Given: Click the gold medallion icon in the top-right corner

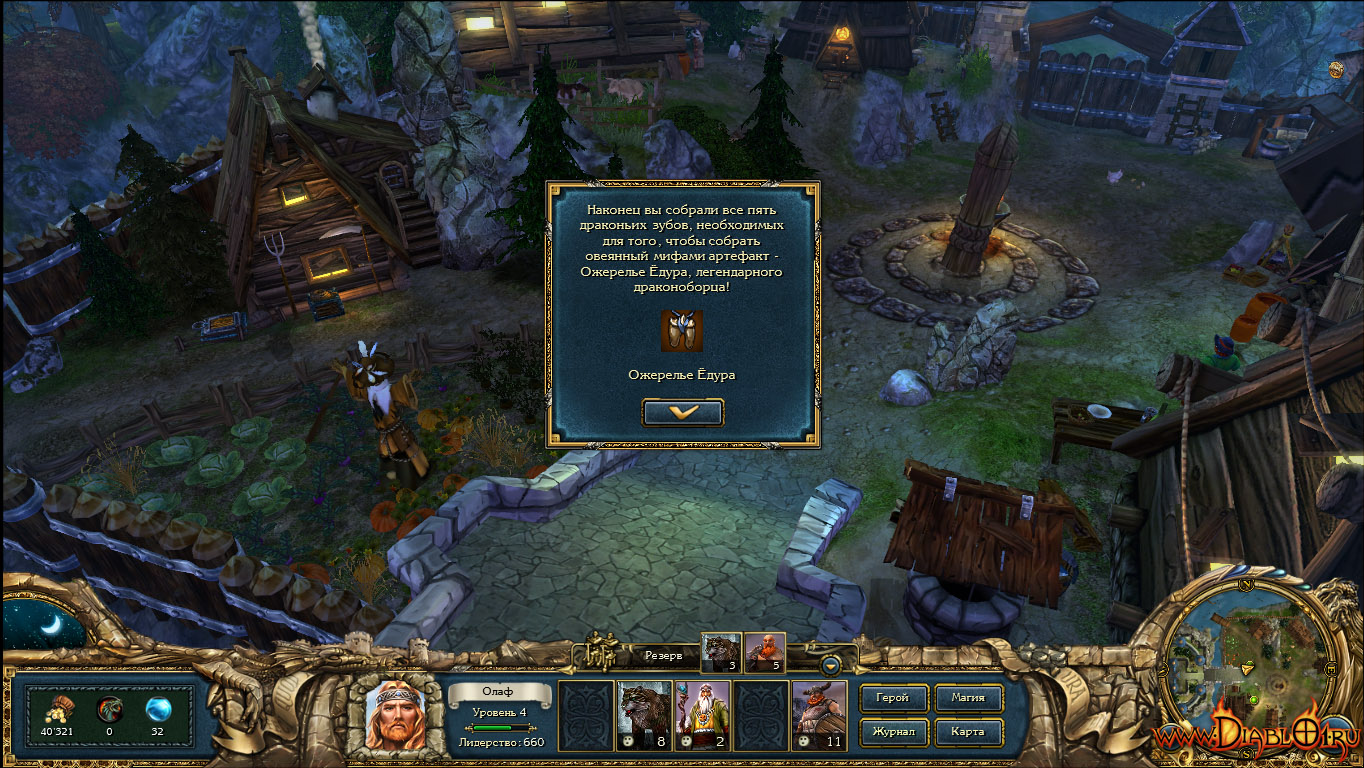Looking at the screenshot, I should pyautogui.click(x=1336, y=68).
